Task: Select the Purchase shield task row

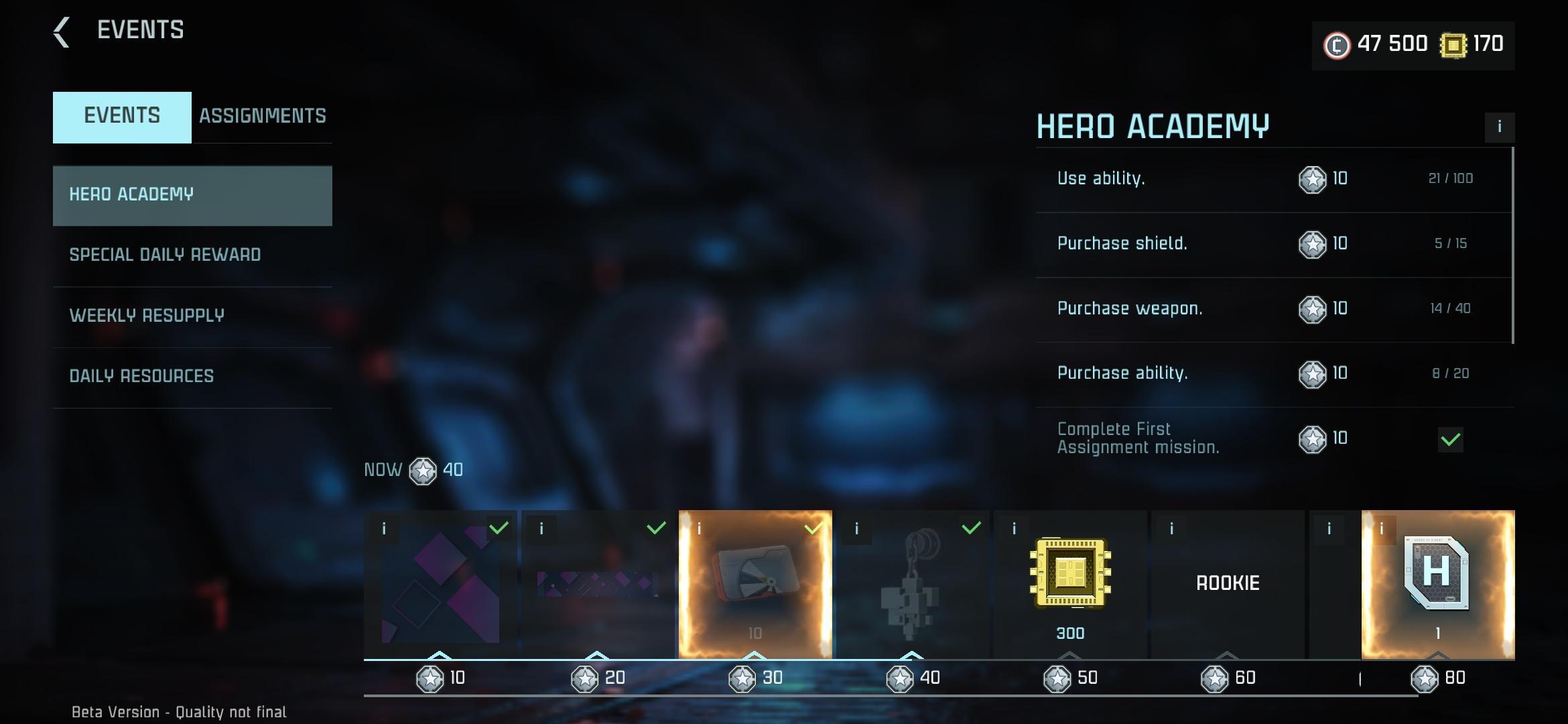Action: [1273, 244]
